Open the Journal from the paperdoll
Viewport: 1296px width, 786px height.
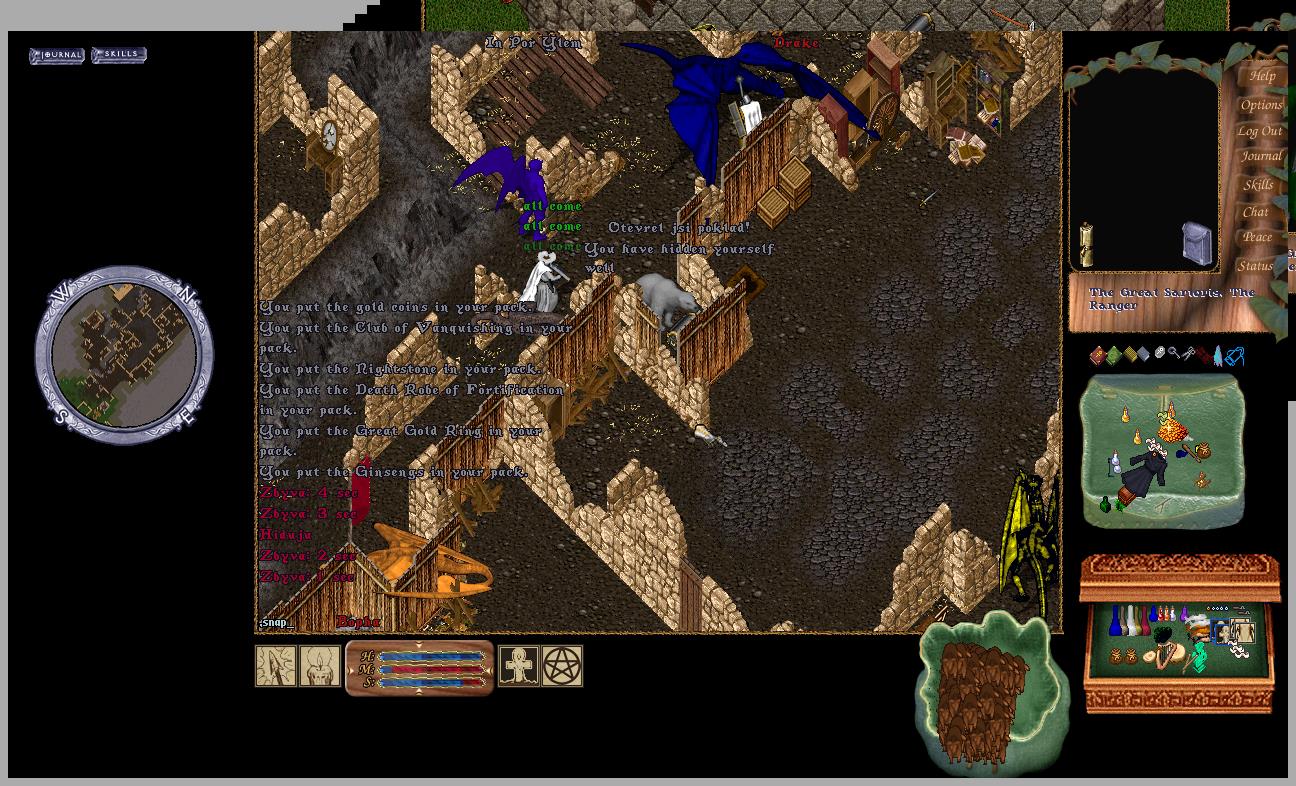click(1260, 157)
